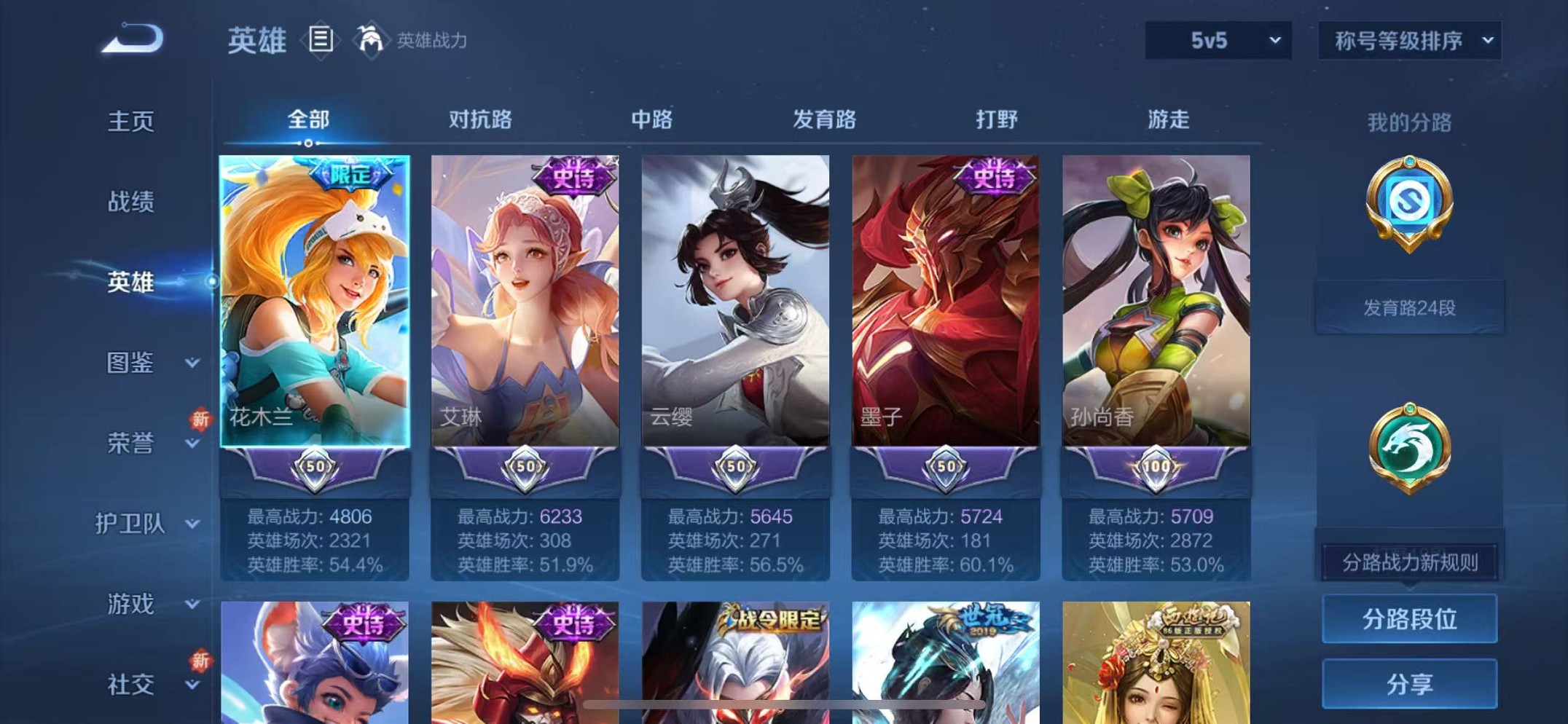The image size is (1568, 724).
Task: Click the 分路段位 button
Action: [1409, 620]
